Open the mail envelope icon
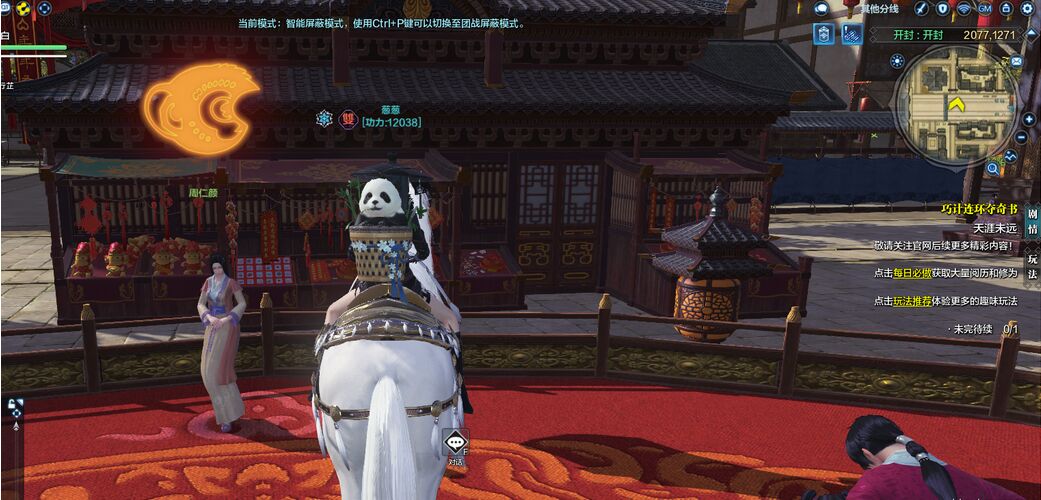This screenshot has height=500, width=1041. (x=1017, y=61)
